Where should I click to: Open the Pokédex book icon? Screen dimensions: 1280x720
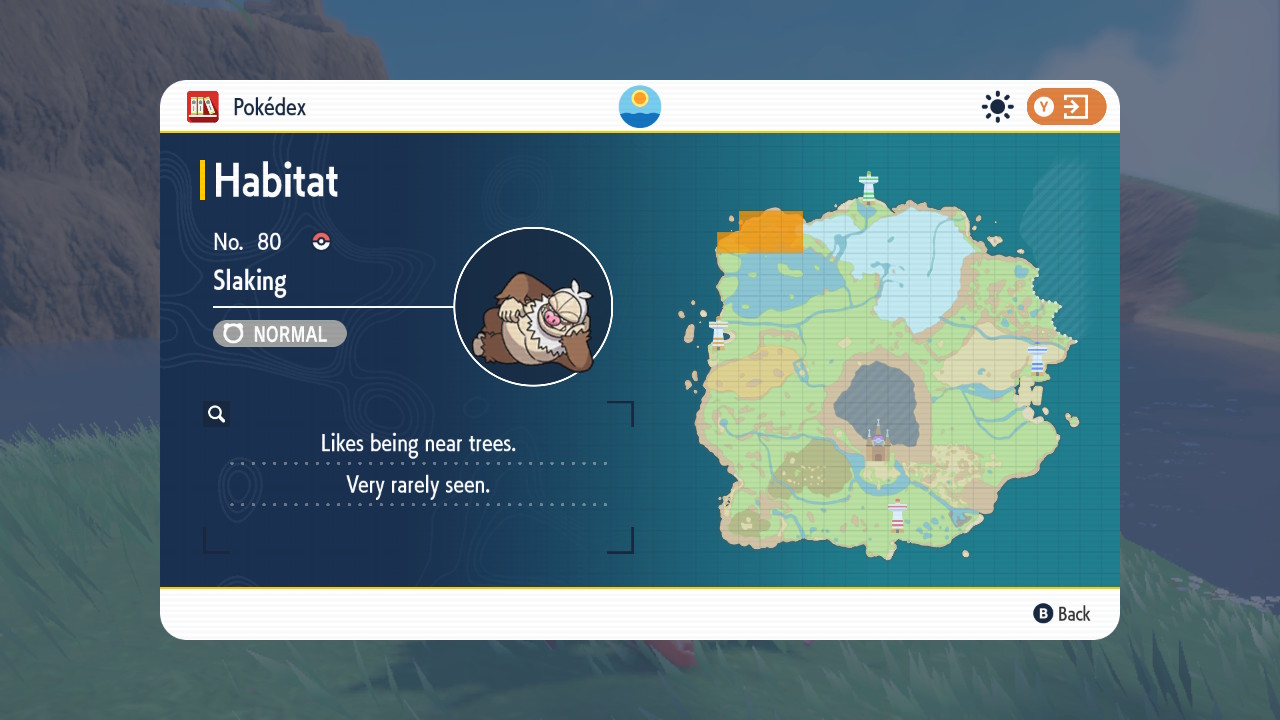[203, 107]
